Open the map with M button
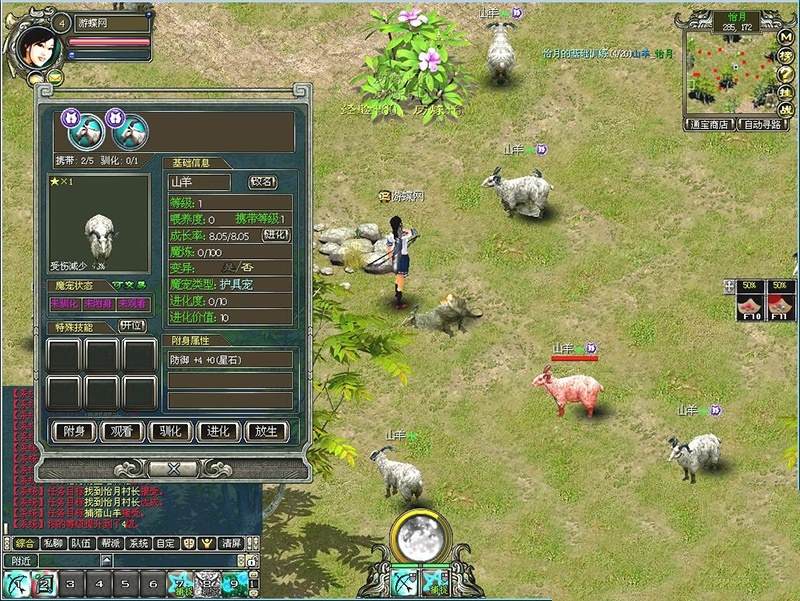The image size is (800, 601). point(786,36)
